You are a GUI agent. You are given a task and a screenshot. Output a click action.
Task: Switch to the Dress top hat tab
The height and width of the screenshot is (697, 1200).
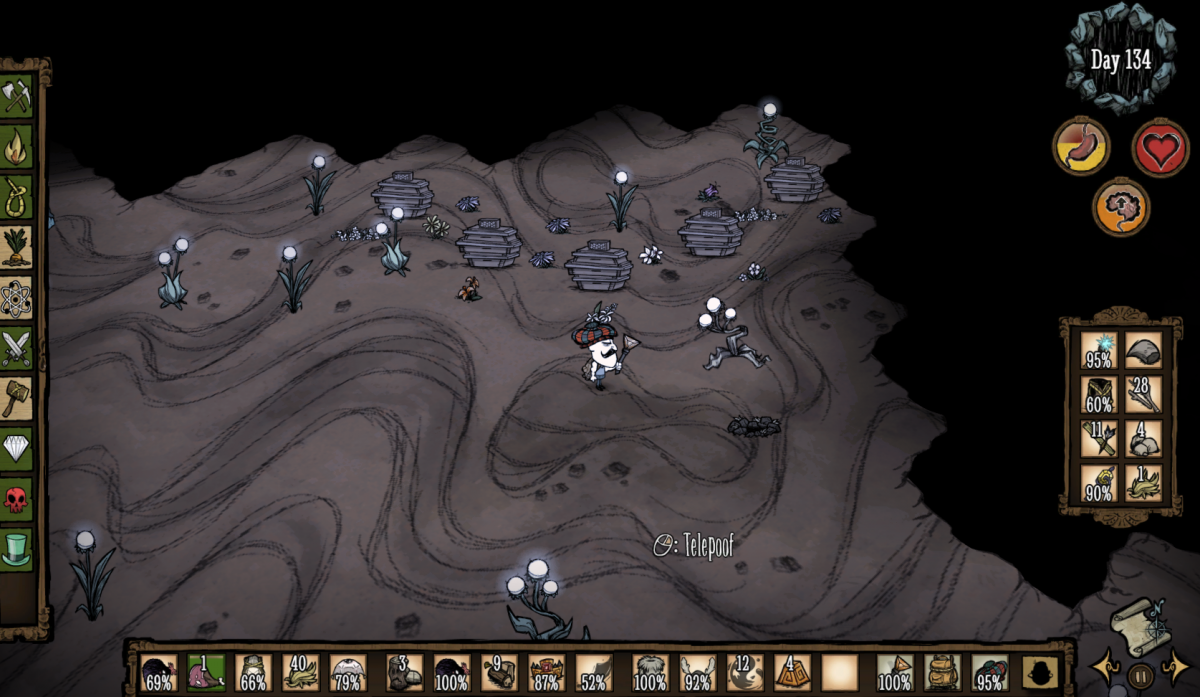coord(17,548)
